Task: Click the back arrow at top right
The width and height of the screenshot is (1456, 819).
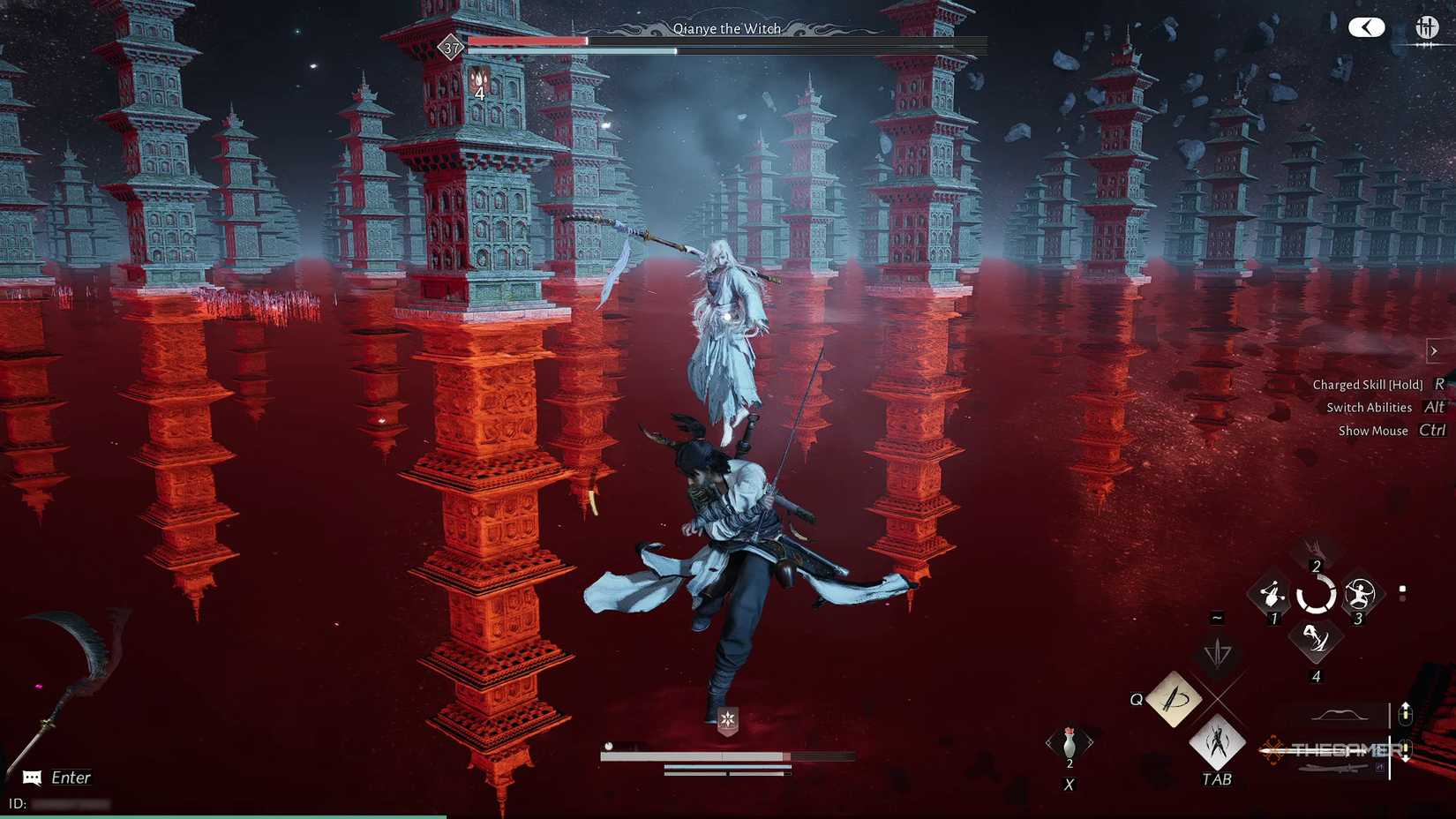Action: coord(1367,27)
